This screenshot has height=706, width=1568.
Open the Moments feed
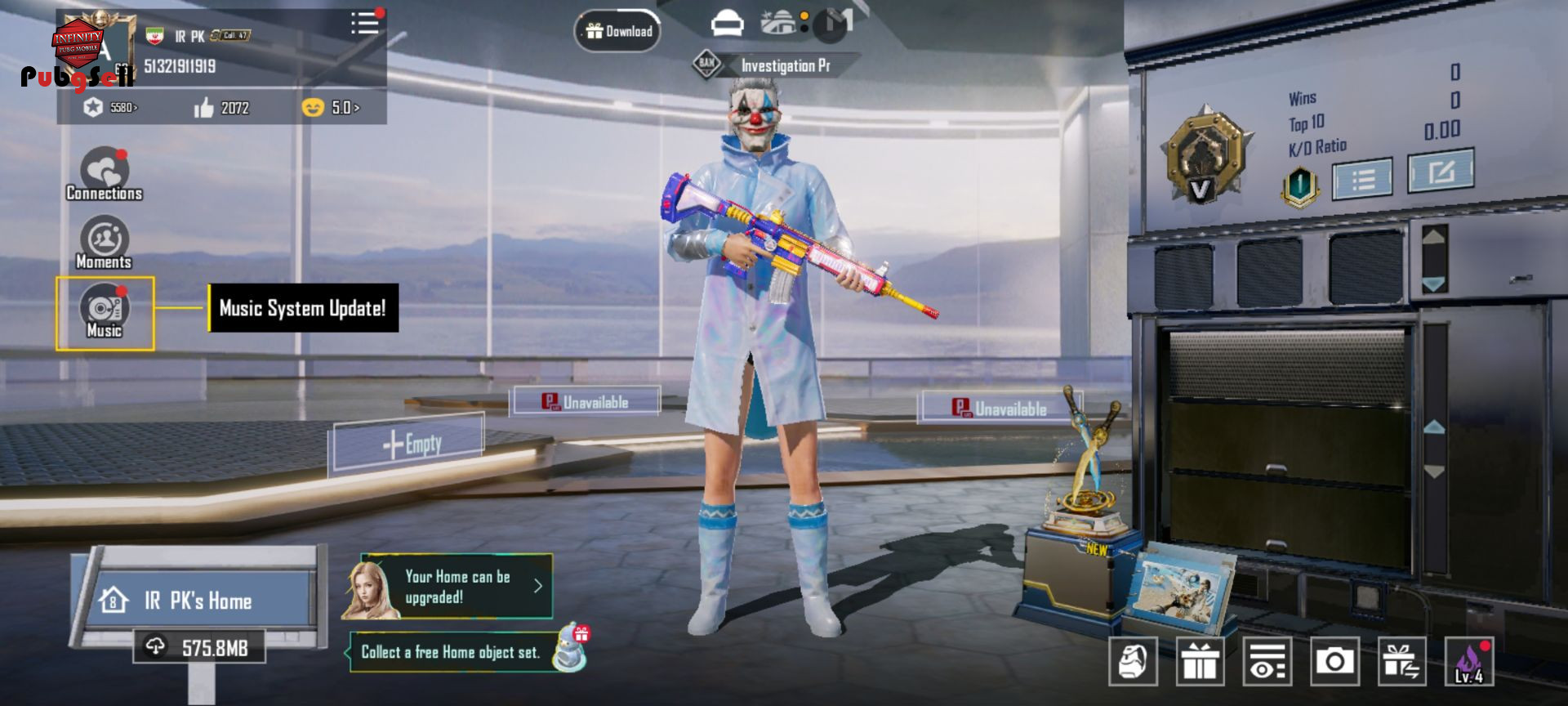pyautogui.click(x=104, y=243)
